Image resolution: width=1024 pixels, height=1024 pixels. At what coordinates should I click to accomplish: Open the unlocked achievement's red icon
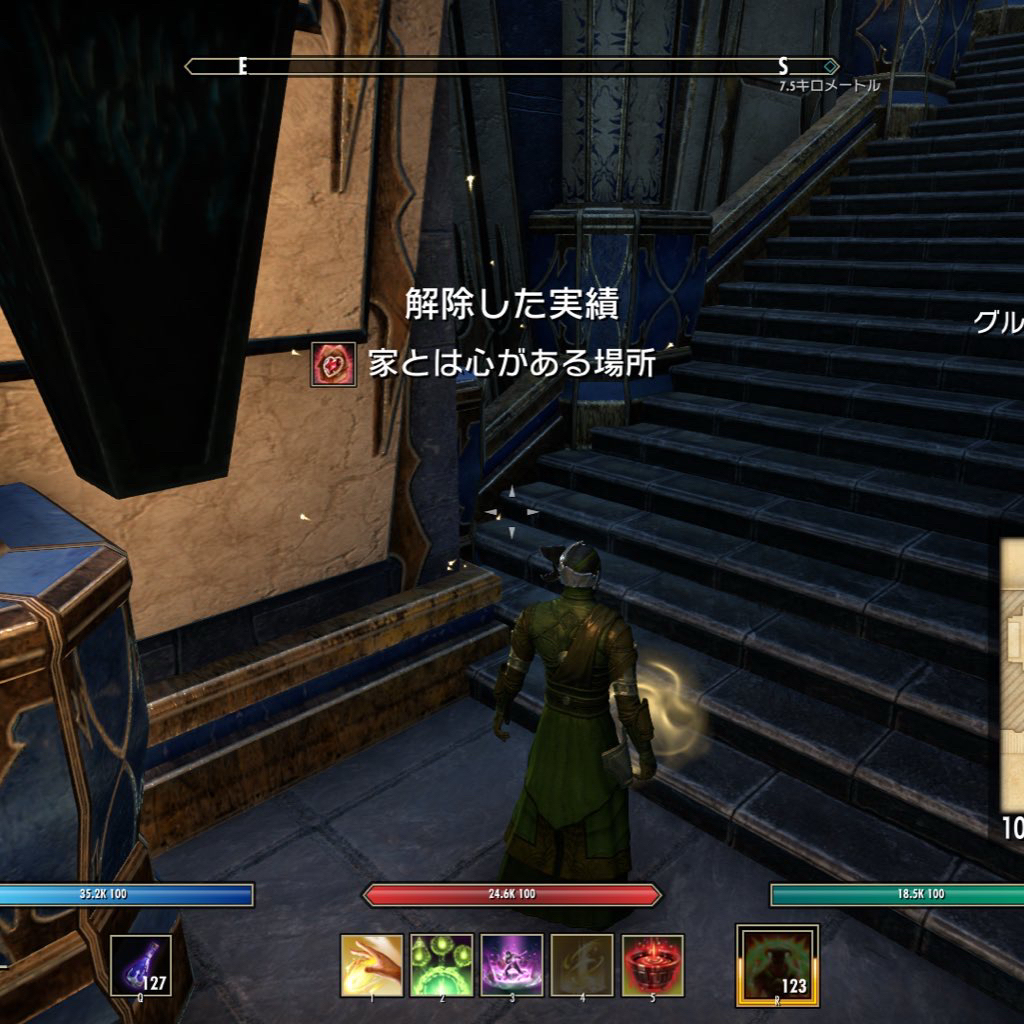333,365
